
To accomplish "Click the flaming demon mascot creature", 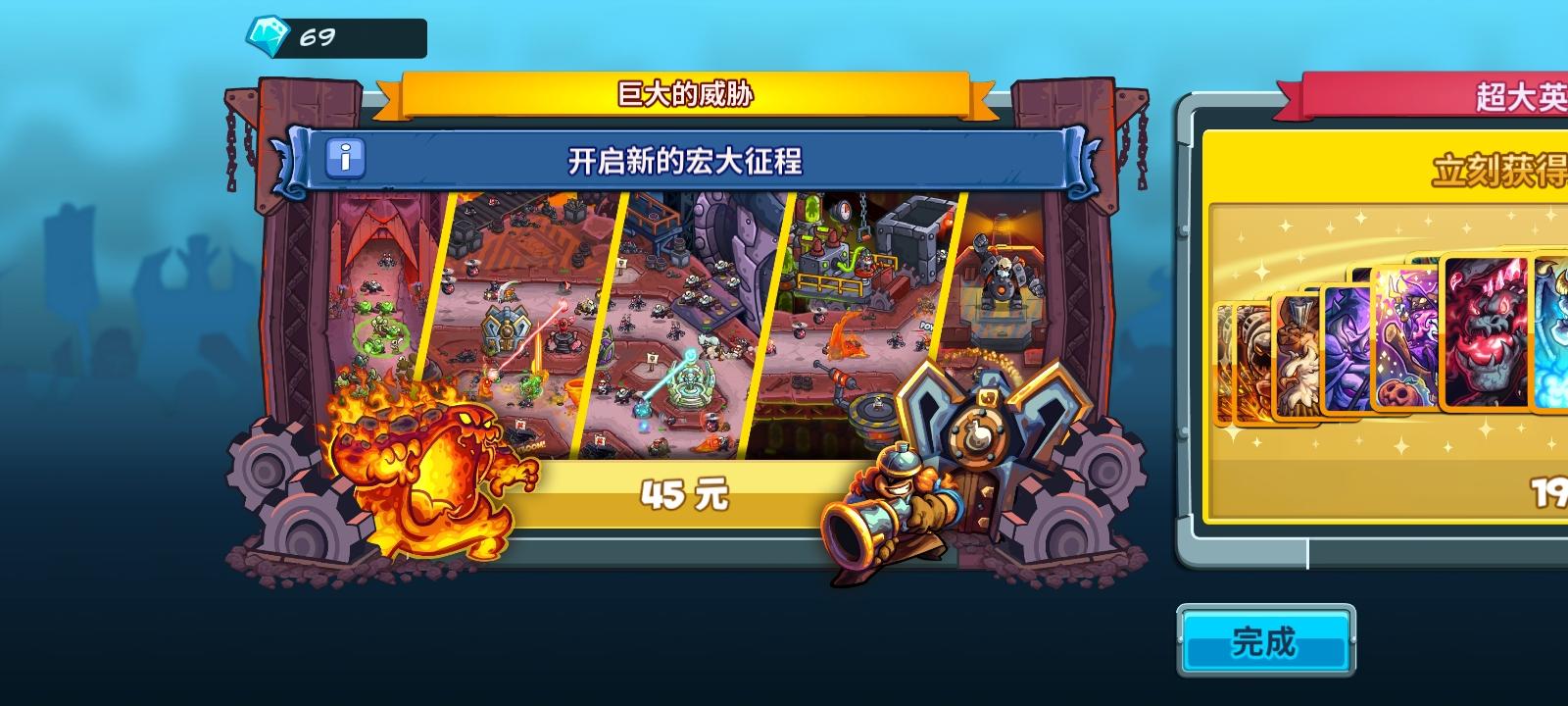I will (x=421, y=471).
